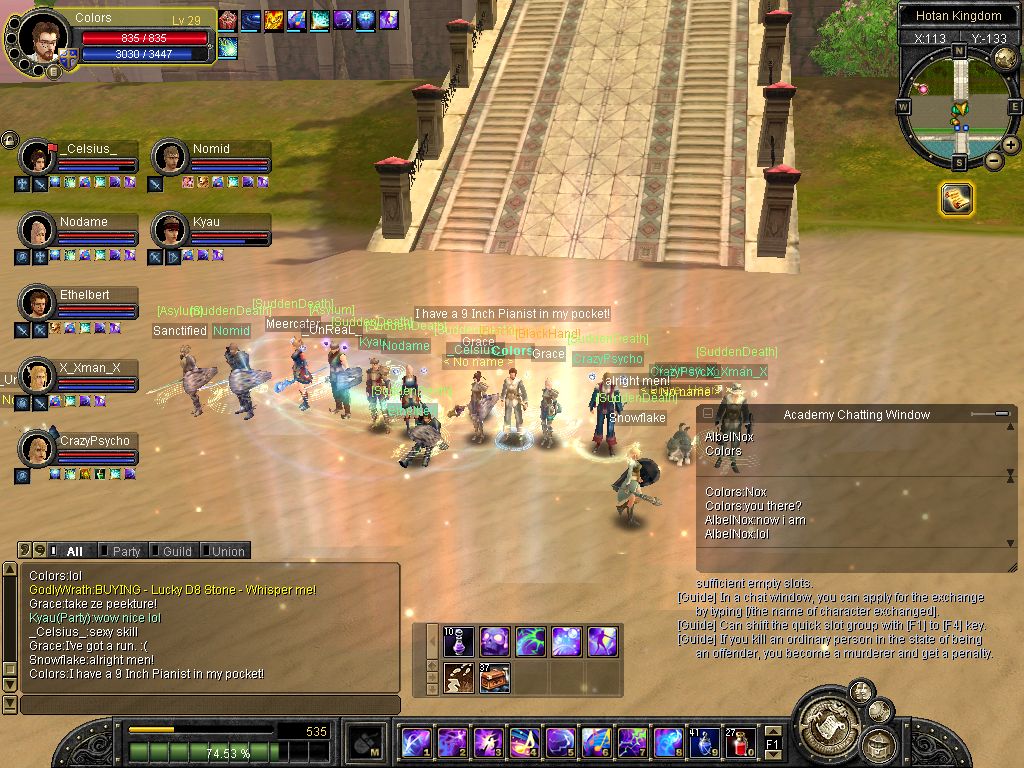This screenshot has height=768, width=1024.
Task: Use the red health potion in slot 0
Action: pos(740,743)
